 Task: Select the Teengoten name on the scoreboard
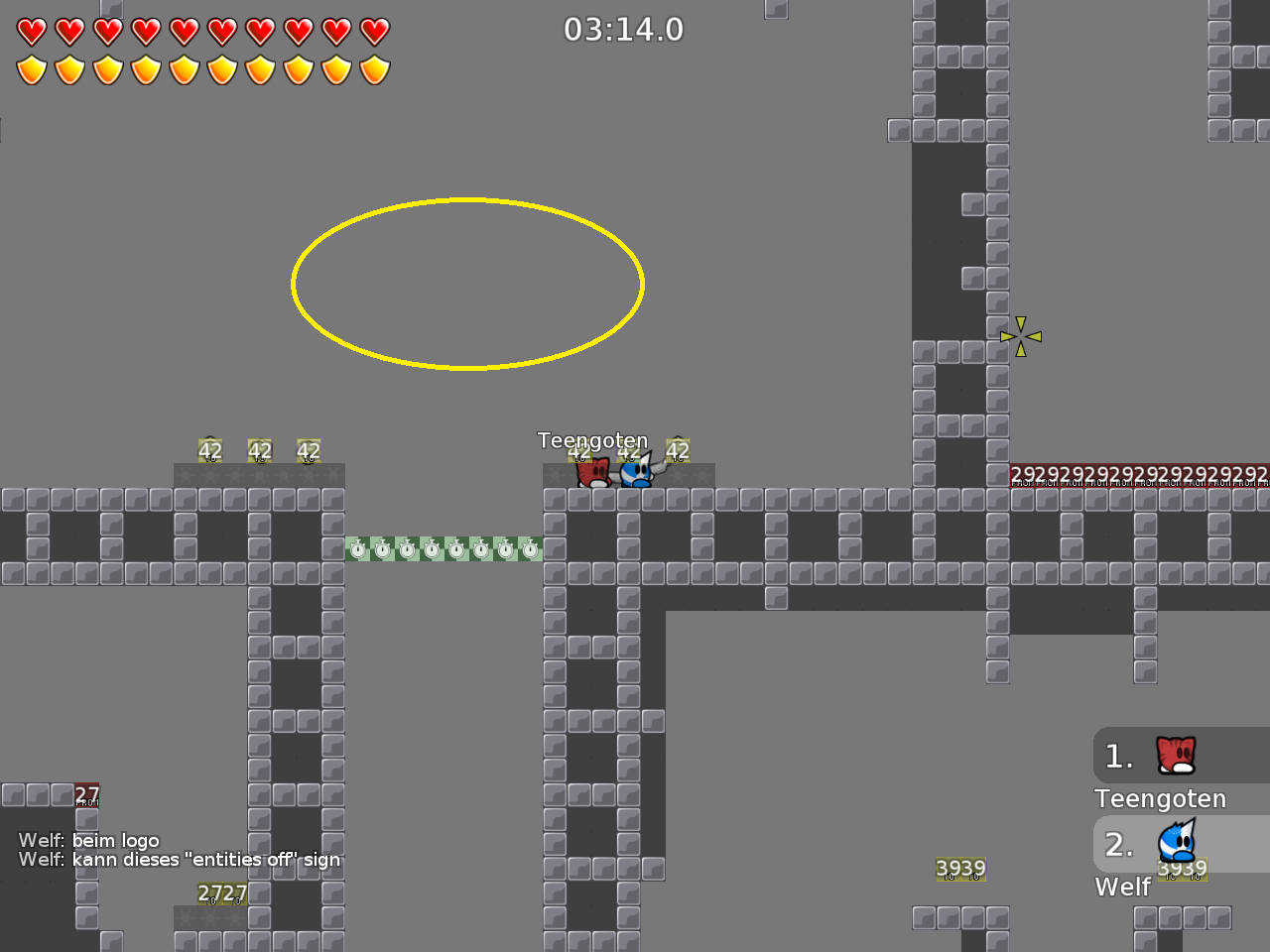tap(1160, 798)
